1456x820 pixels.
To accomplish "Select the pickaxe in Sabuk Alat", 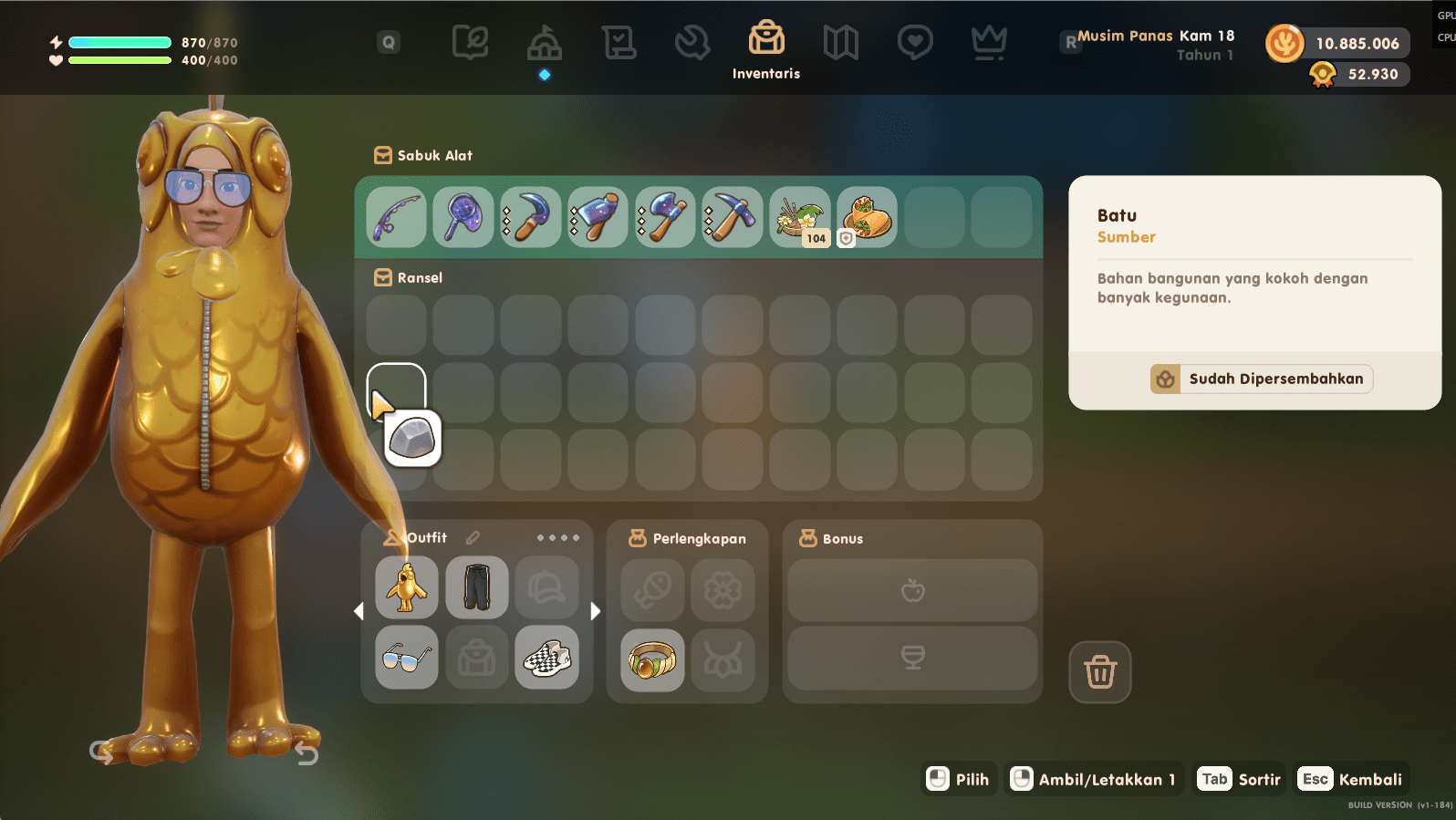I will [x=732, y=217].
